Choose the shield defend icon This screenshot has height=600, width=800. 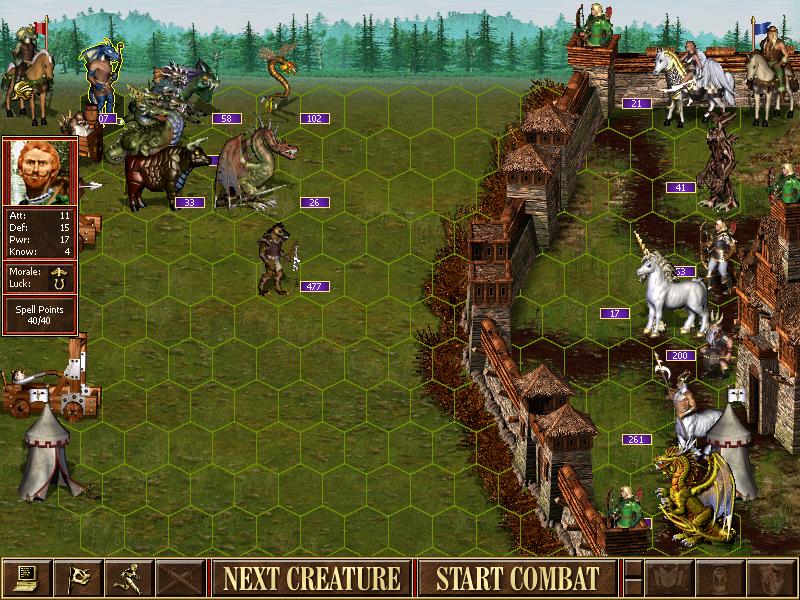coord(772,578)
